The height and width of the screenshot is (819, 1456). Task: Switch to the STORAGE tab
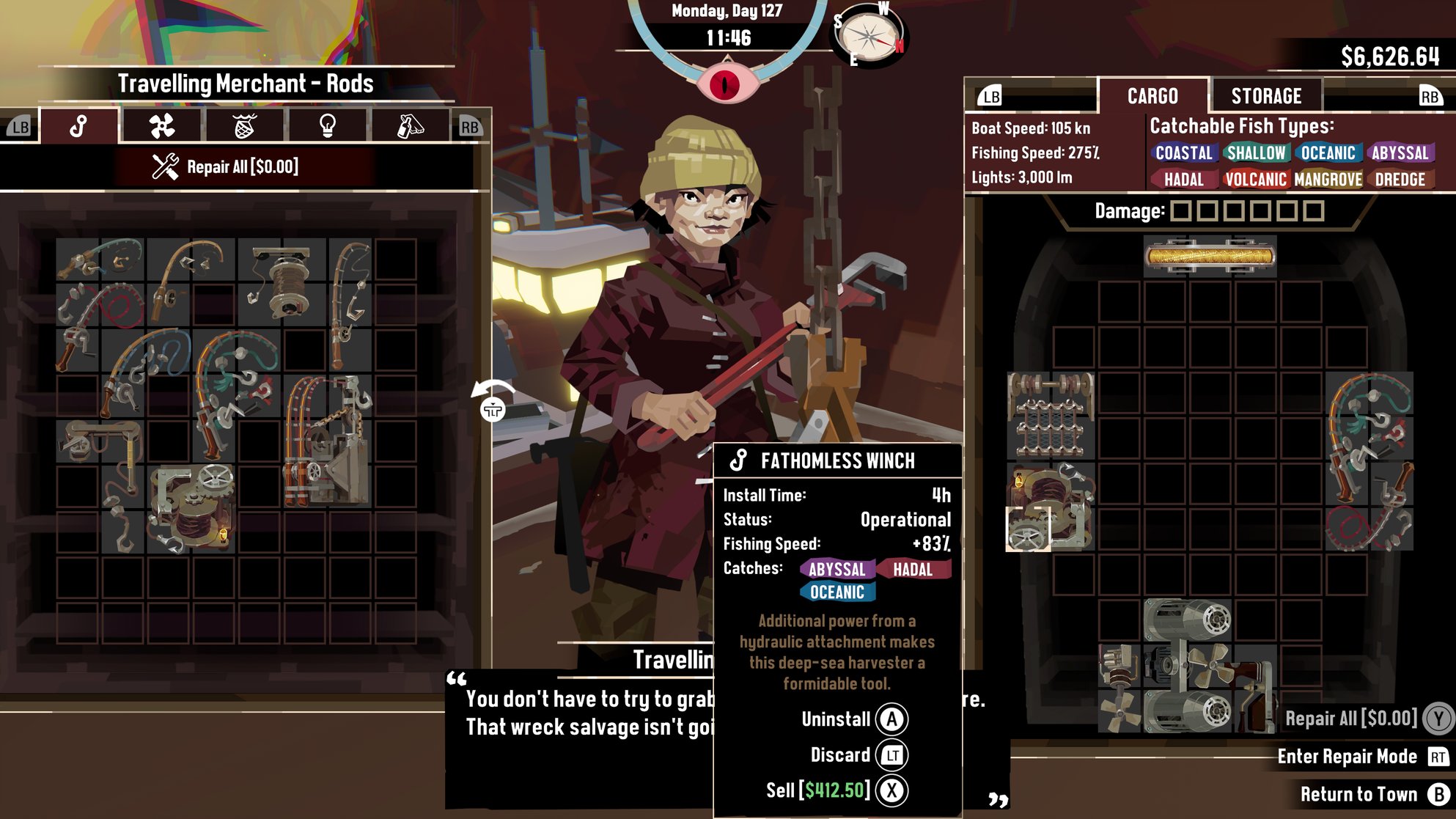(1266, 96)
